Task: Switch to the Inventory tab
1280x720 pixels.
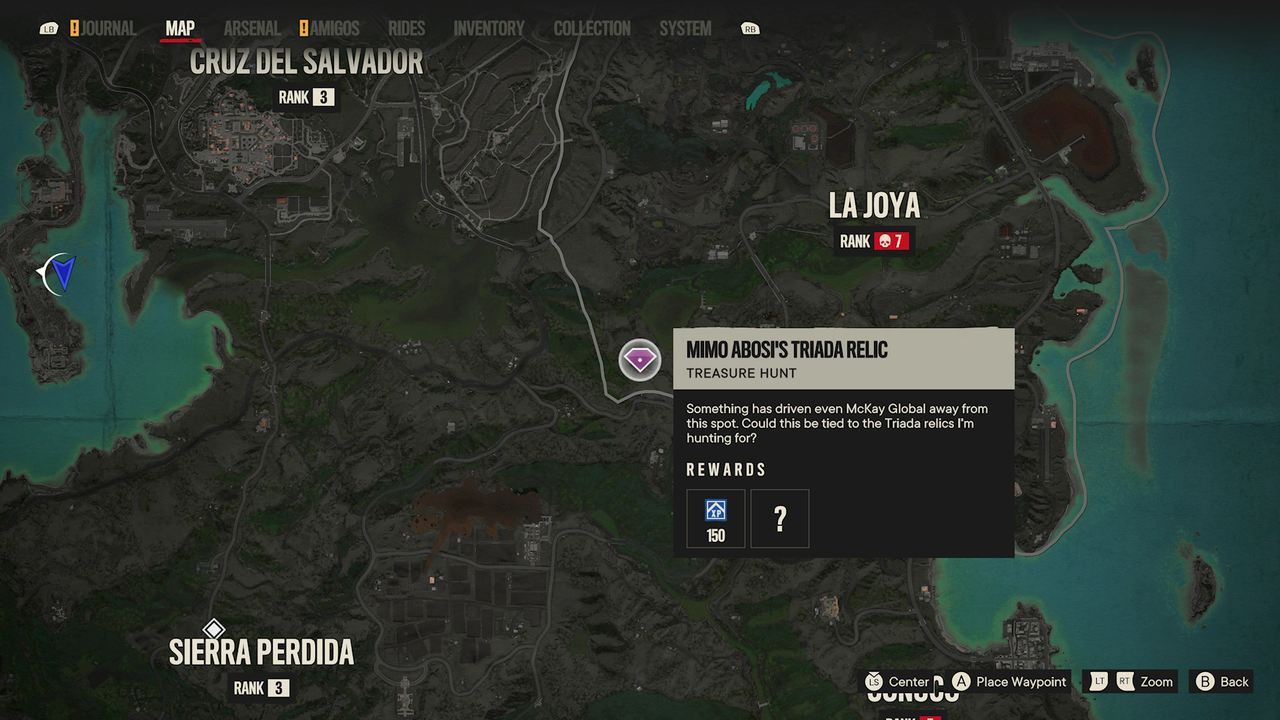Action: [489, 28]
